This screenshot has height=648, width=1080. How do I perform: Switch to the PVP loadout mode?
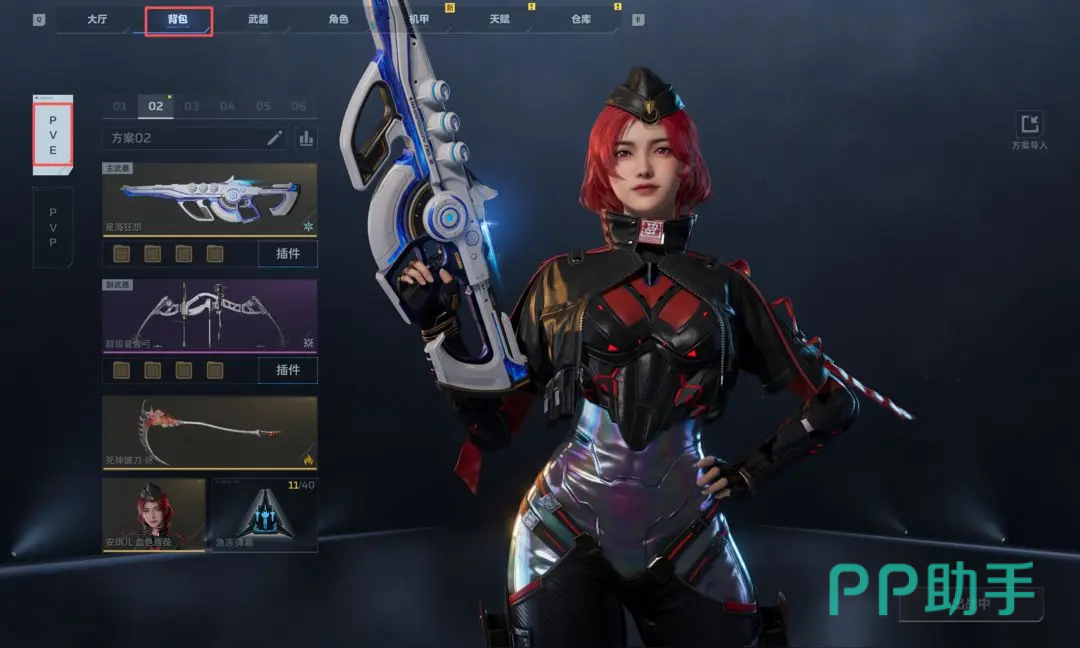tap(53, 227)
